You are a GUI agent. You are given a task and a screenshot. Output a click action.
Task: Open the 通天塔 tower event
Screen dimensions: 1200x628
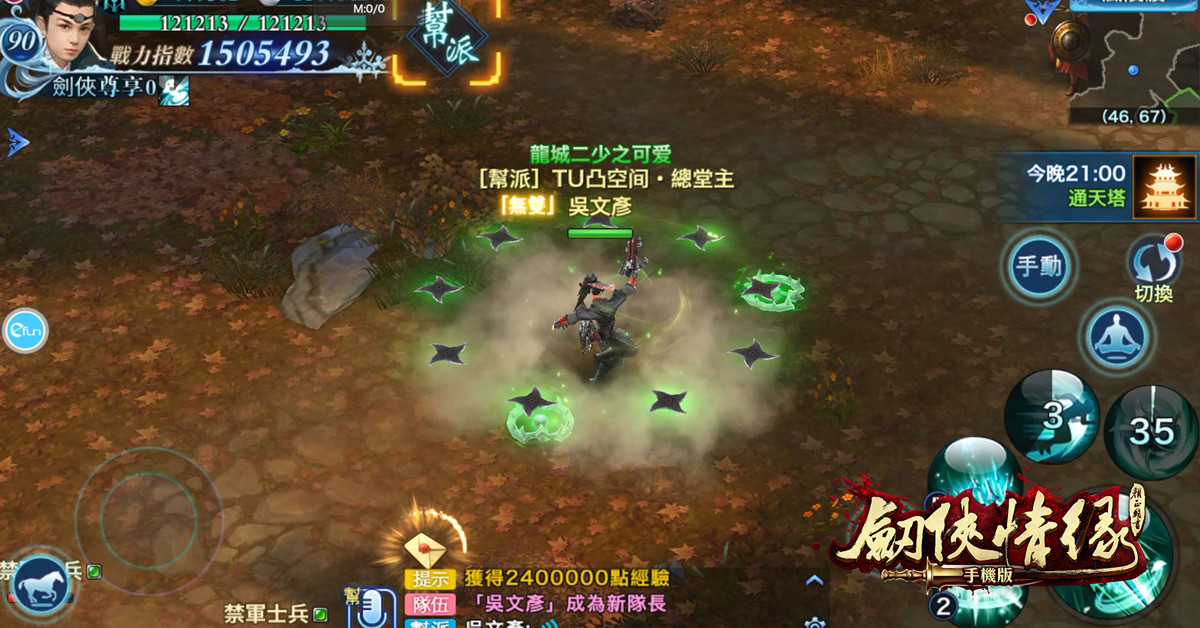pos(1164,185)
